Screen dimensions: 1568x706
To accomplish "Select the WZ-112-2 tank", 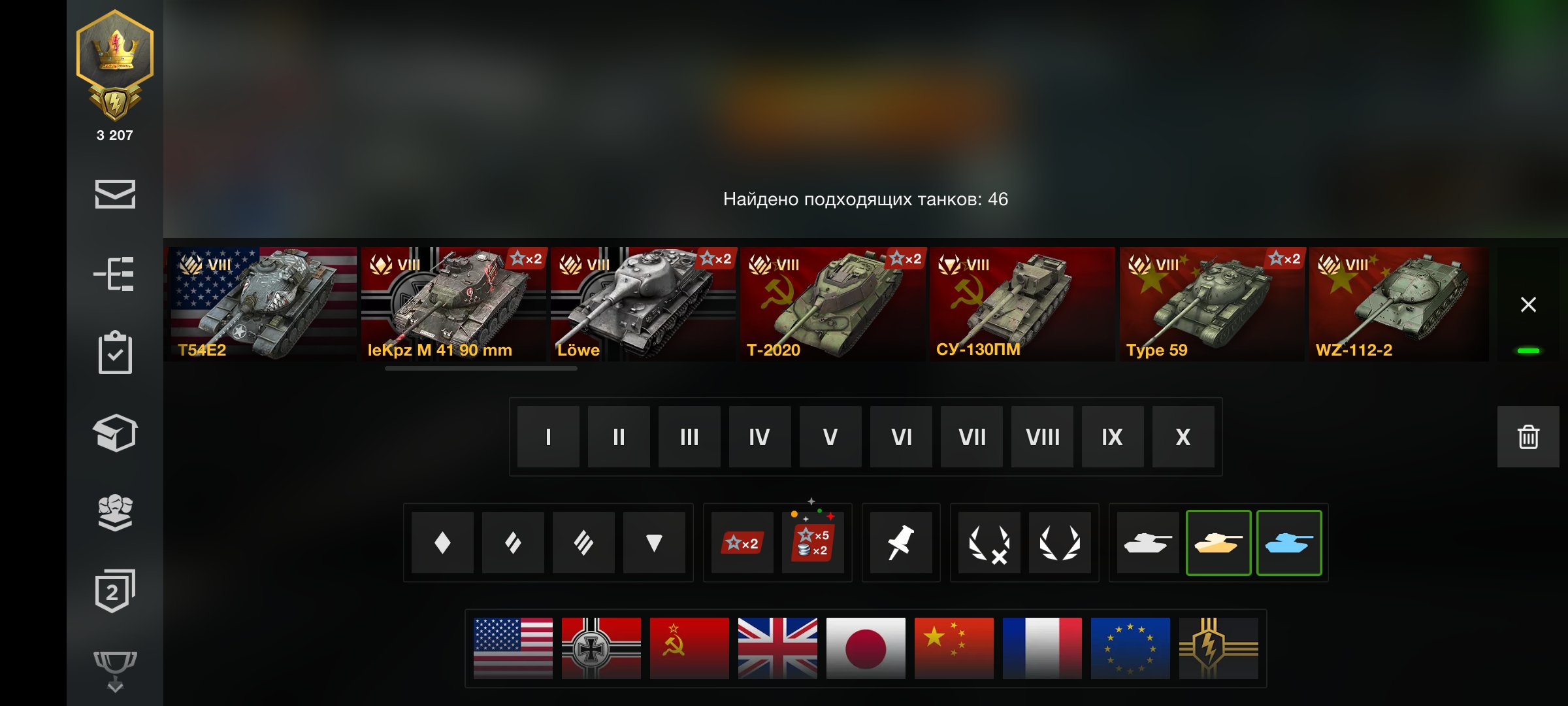I will (1398, 304).
